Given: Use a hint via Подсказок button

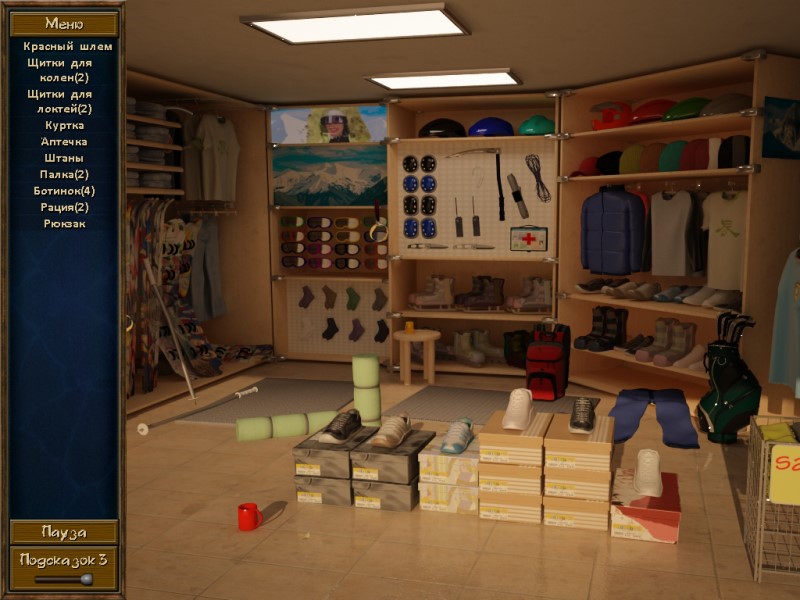Looking at the screenshot, I should pyautogui.click(x=64, y=560).
